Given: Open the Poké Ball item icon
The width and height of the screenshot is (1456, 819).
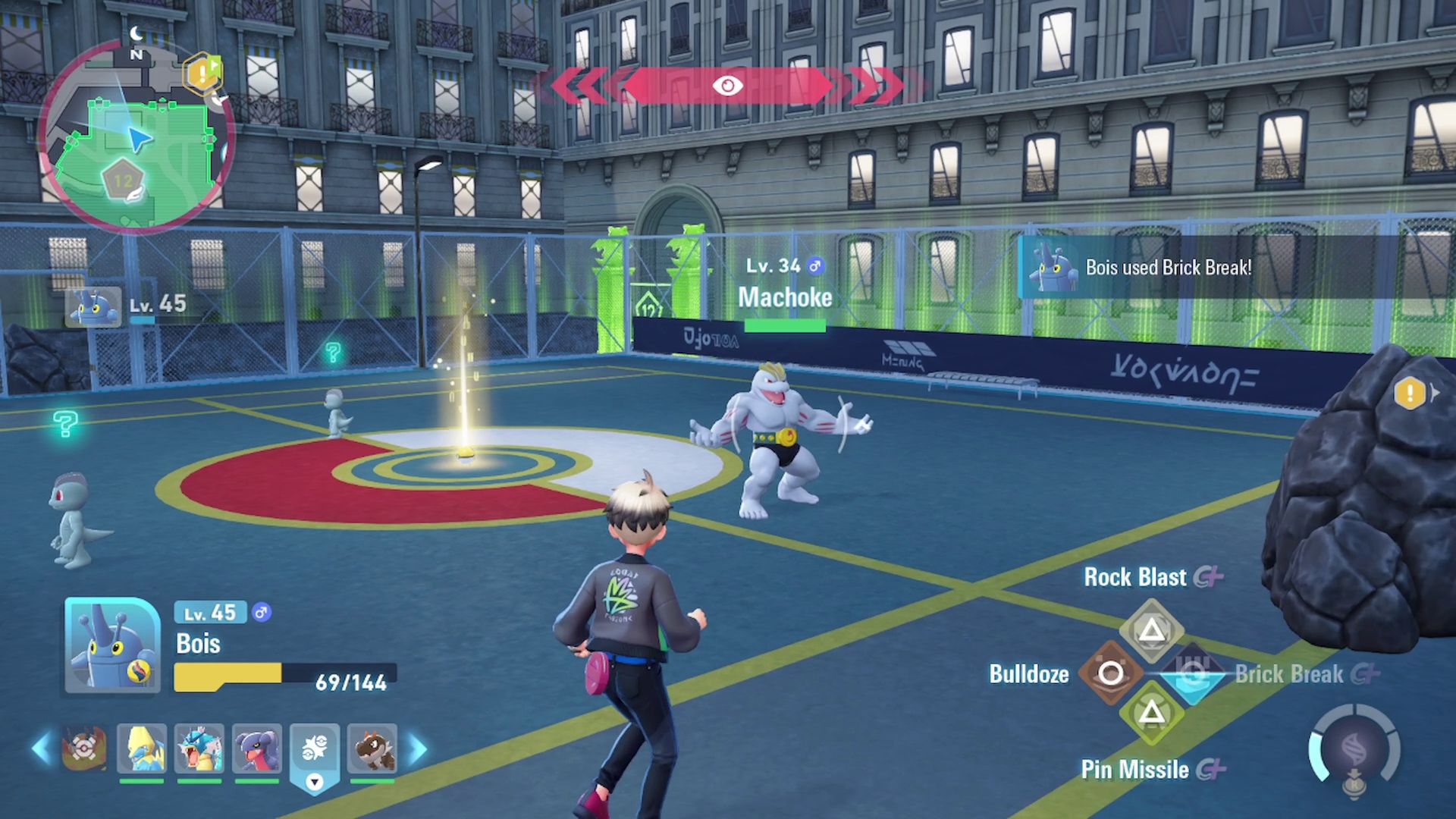Looking at the screenshot, I should click(x=84, y=748).
